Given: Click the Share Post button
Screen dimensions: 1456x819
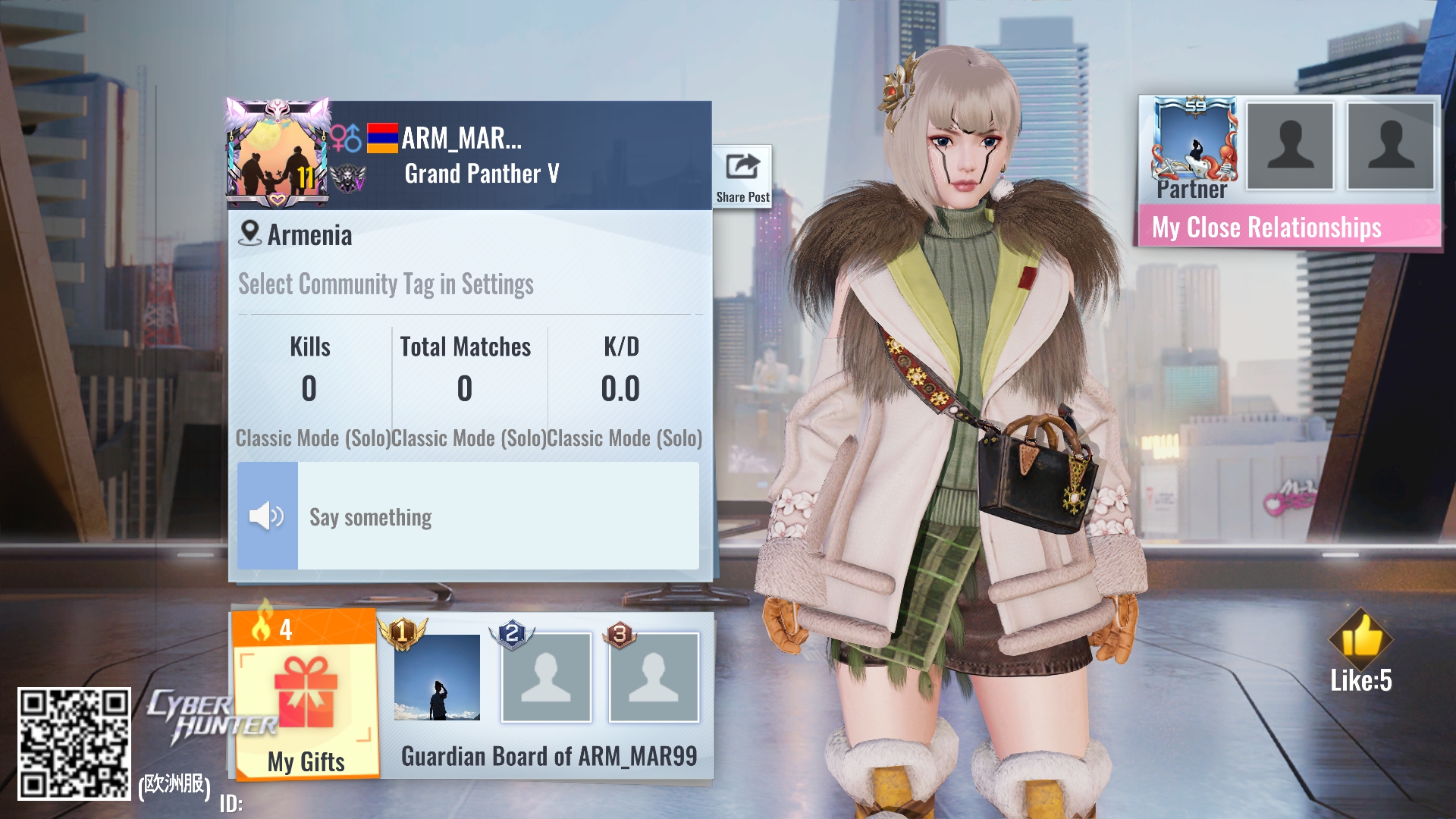Looking at the screenshot, I should click(742, 177).
